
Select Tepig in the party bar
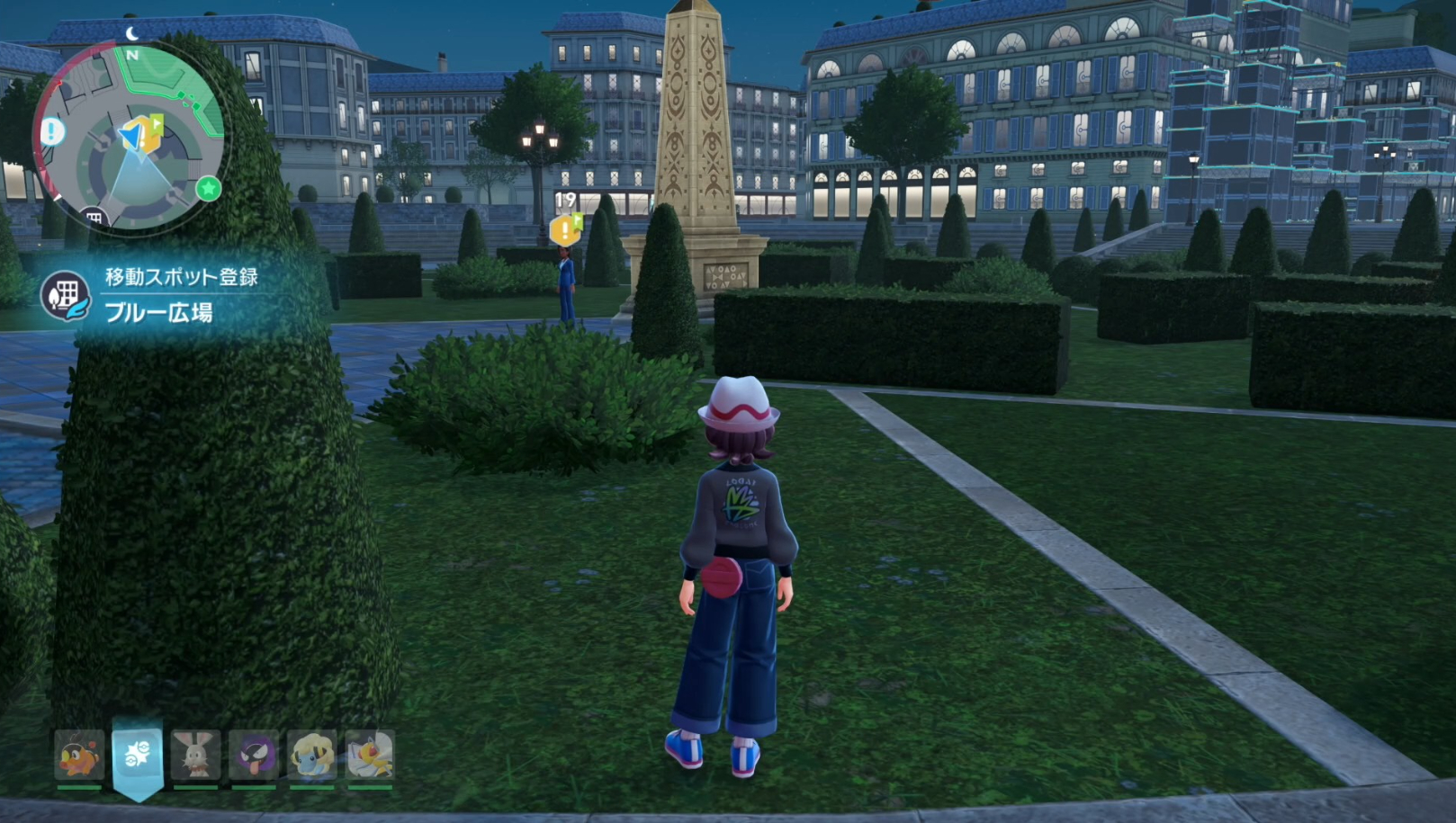[x=79, y=754]
